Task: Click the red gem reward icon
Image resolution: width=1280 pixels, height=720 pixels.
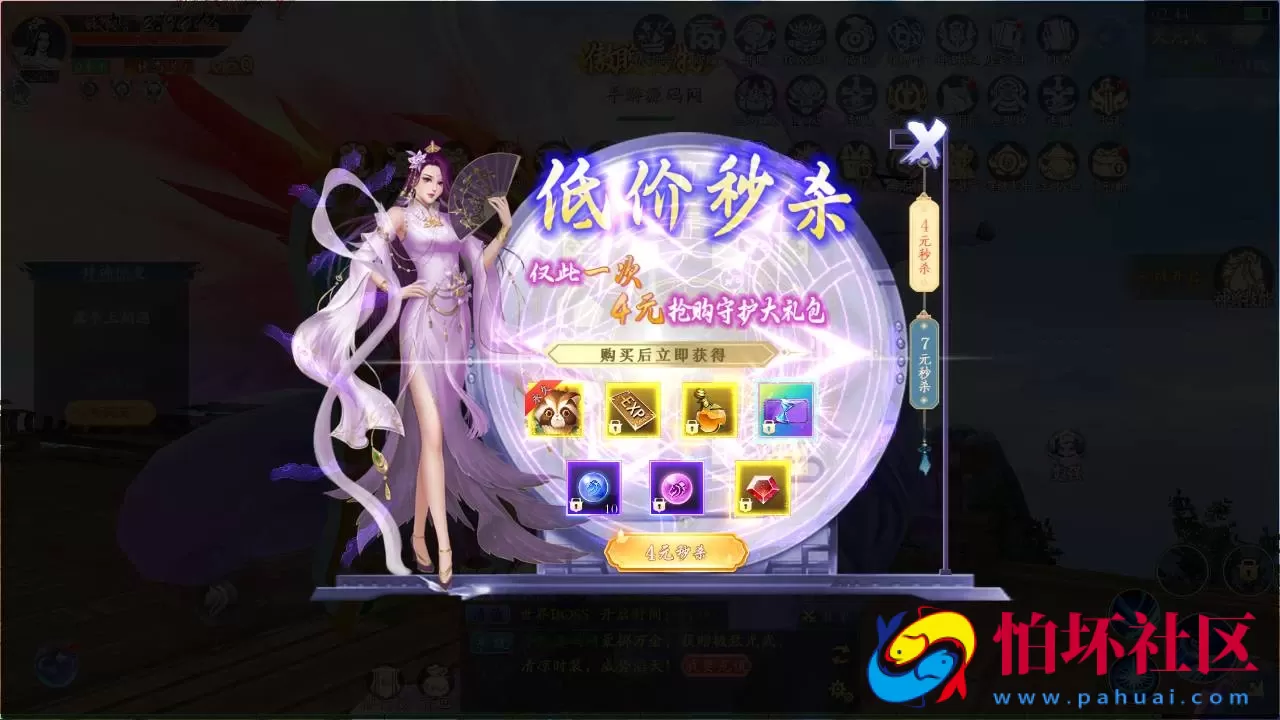Action: [x=763, y=490]
